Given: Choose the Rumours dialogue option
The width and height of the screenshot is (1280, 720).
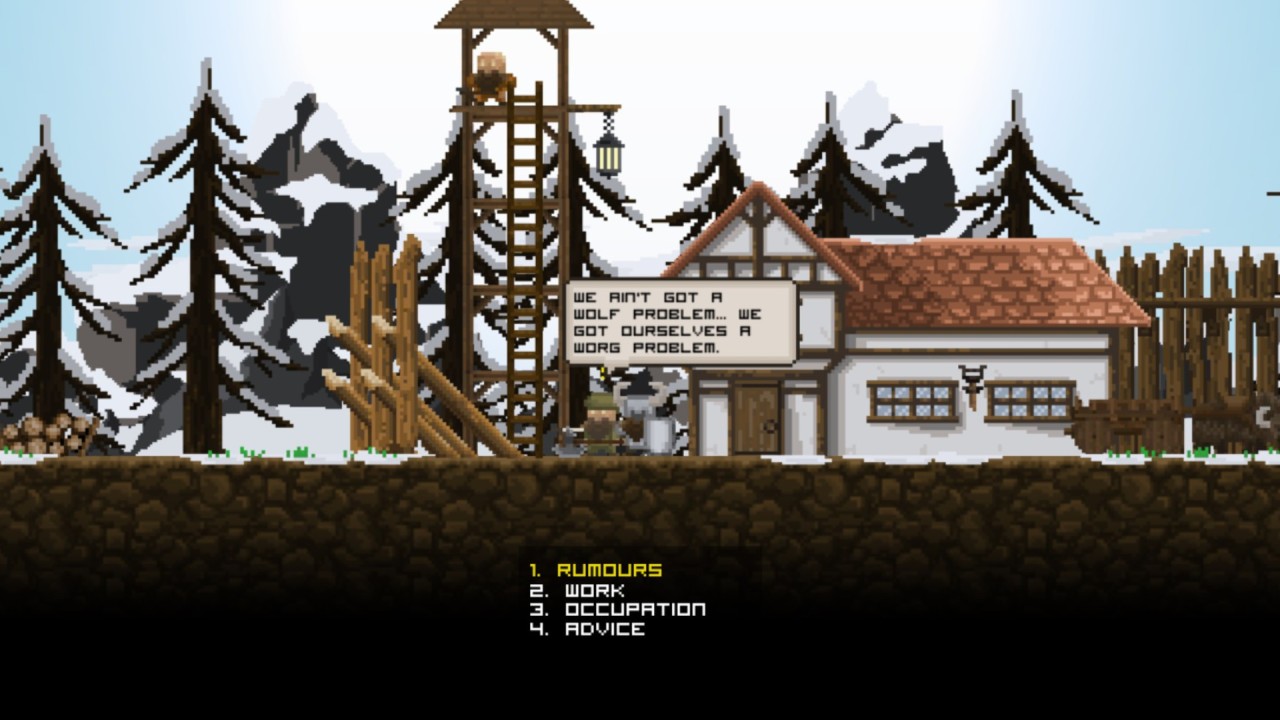Looking at the screenshot, I should [608, 570].
